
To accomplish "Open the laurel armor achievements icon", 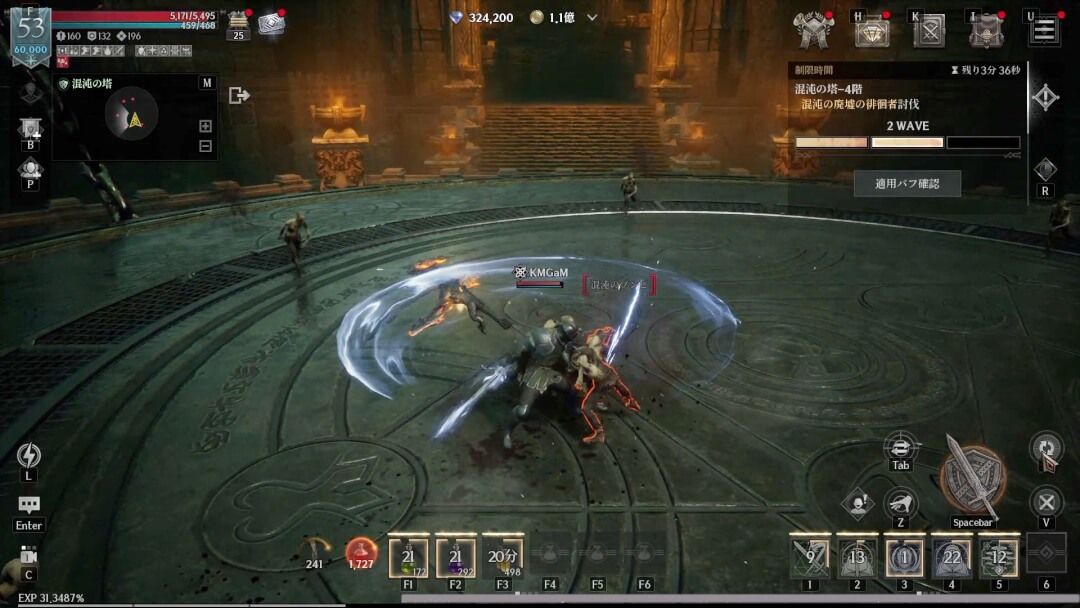I will [x=813, y=29].
